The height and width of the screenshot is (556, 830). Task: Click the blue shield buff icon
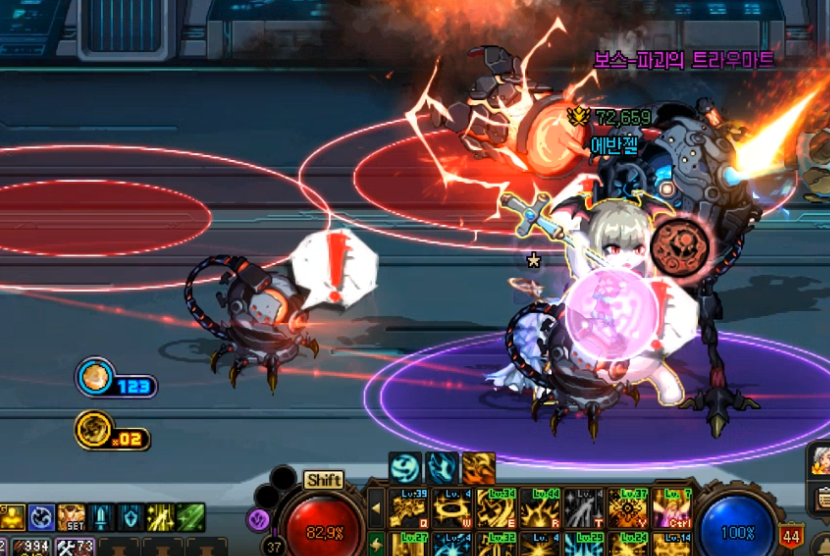click(x=131, y=517)
